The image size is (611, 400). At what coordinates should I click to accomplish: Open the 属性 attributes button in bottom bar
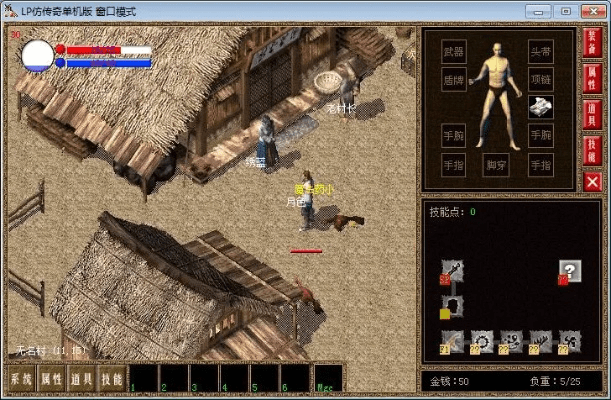coord(51,379)
